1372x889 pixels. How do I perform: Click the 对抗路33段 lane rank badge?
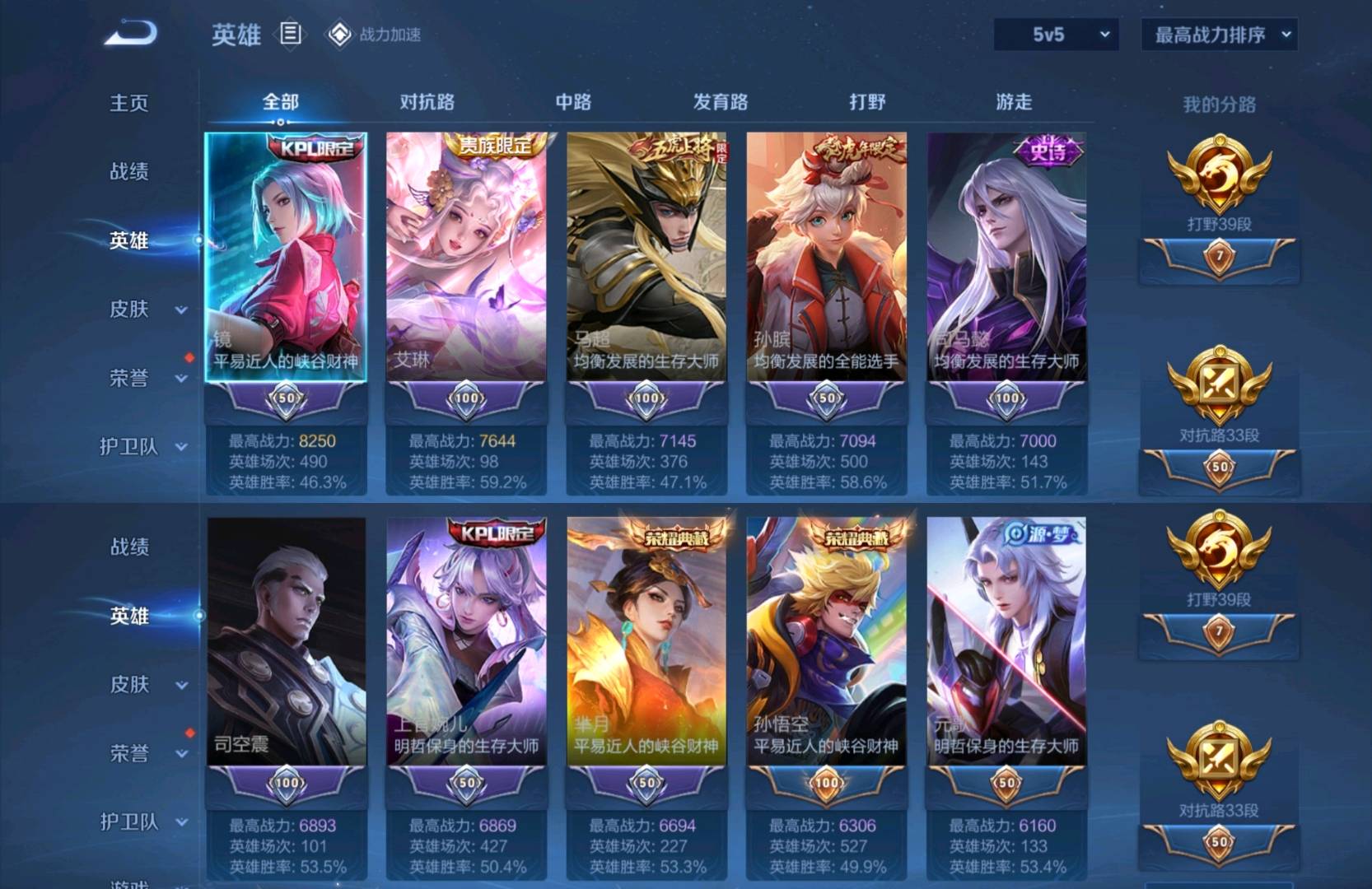point(1221,387)
